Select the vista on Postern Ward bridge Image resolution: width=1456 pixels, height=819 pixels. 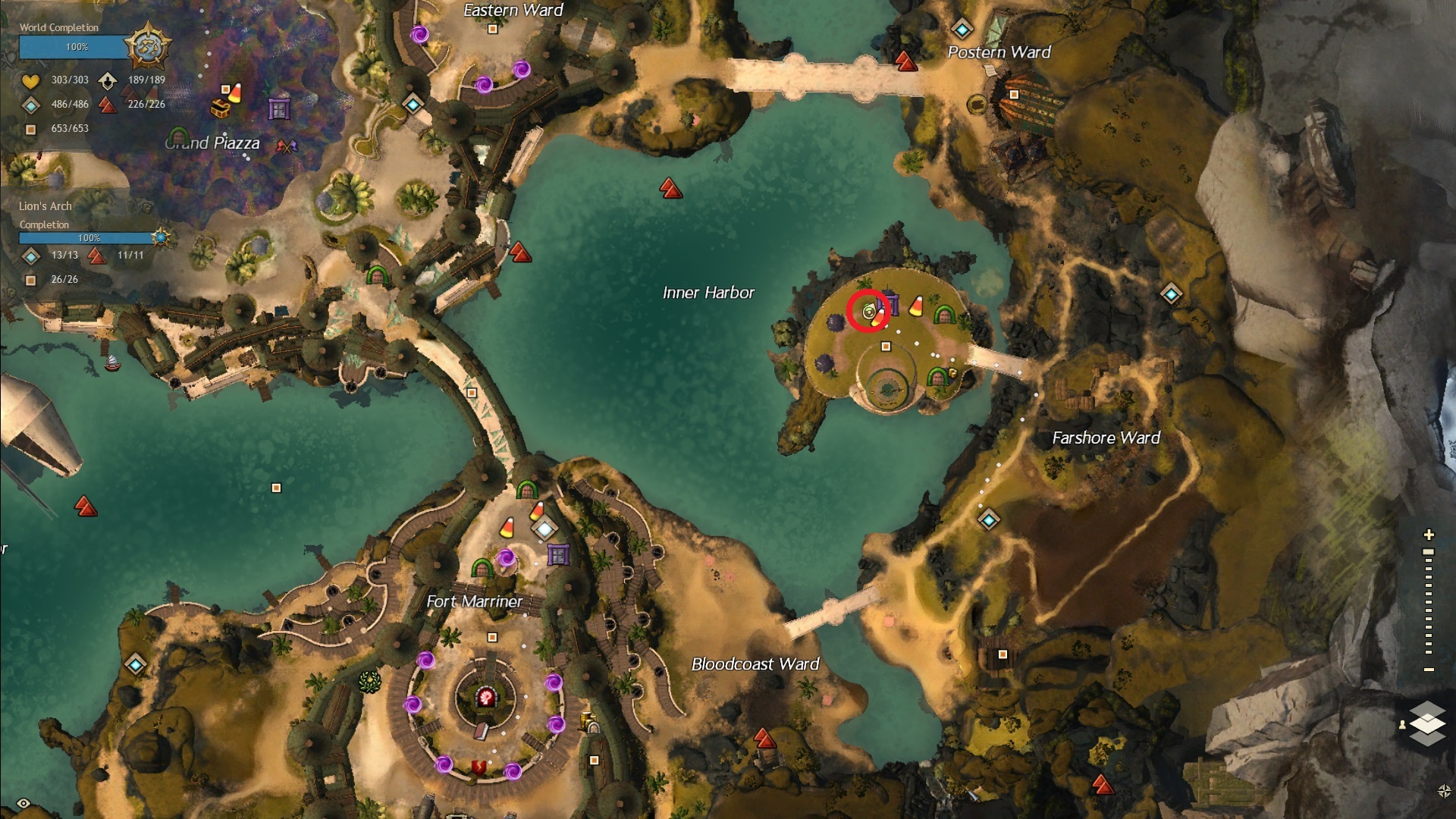tap(906, 61)
